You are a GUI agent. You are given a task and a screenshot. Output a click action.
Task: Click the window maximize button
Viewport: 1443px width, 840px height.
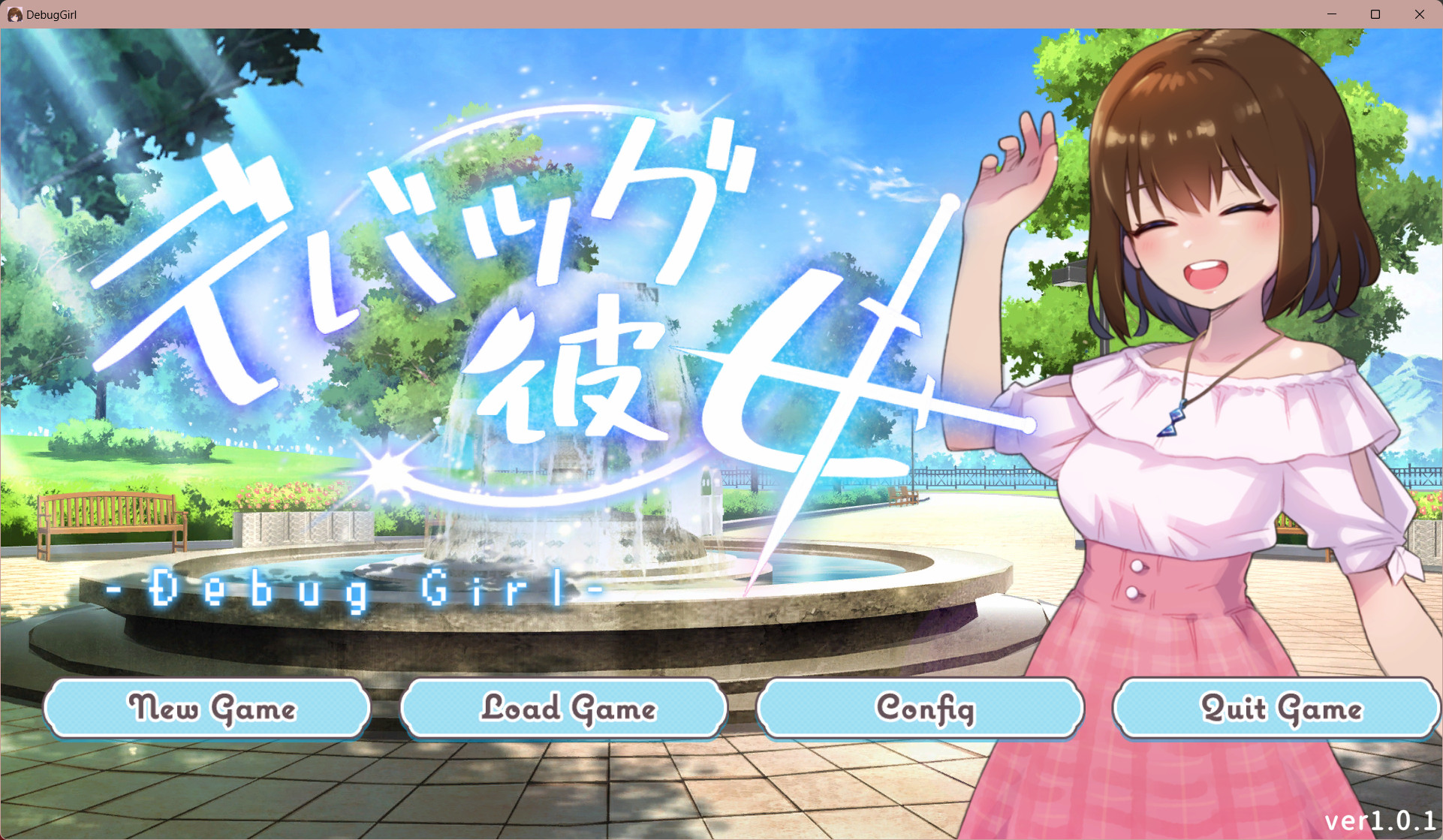click(1375, 14)
